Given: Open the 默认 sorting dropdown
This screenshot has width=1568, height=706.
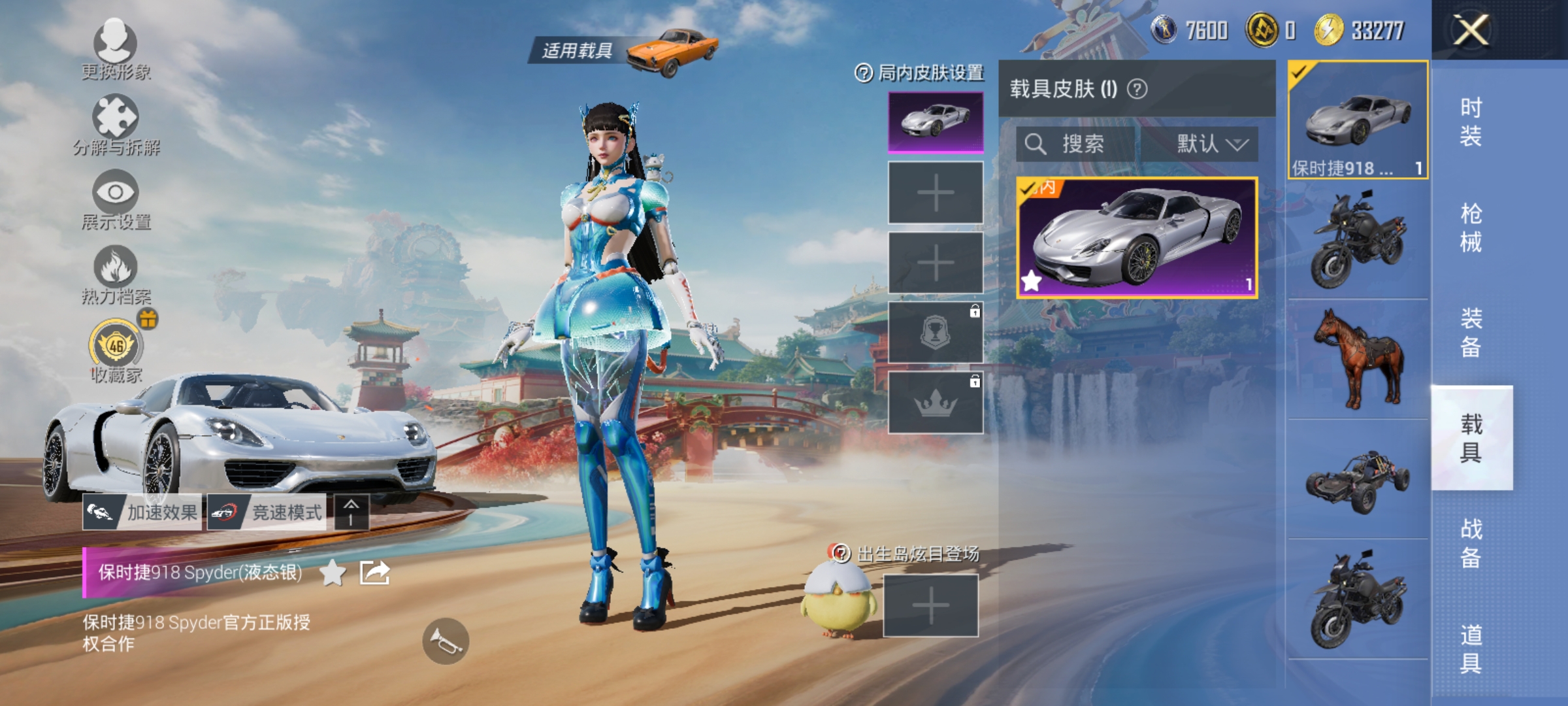Looking at the screenshot, I should pos(1211,144).
